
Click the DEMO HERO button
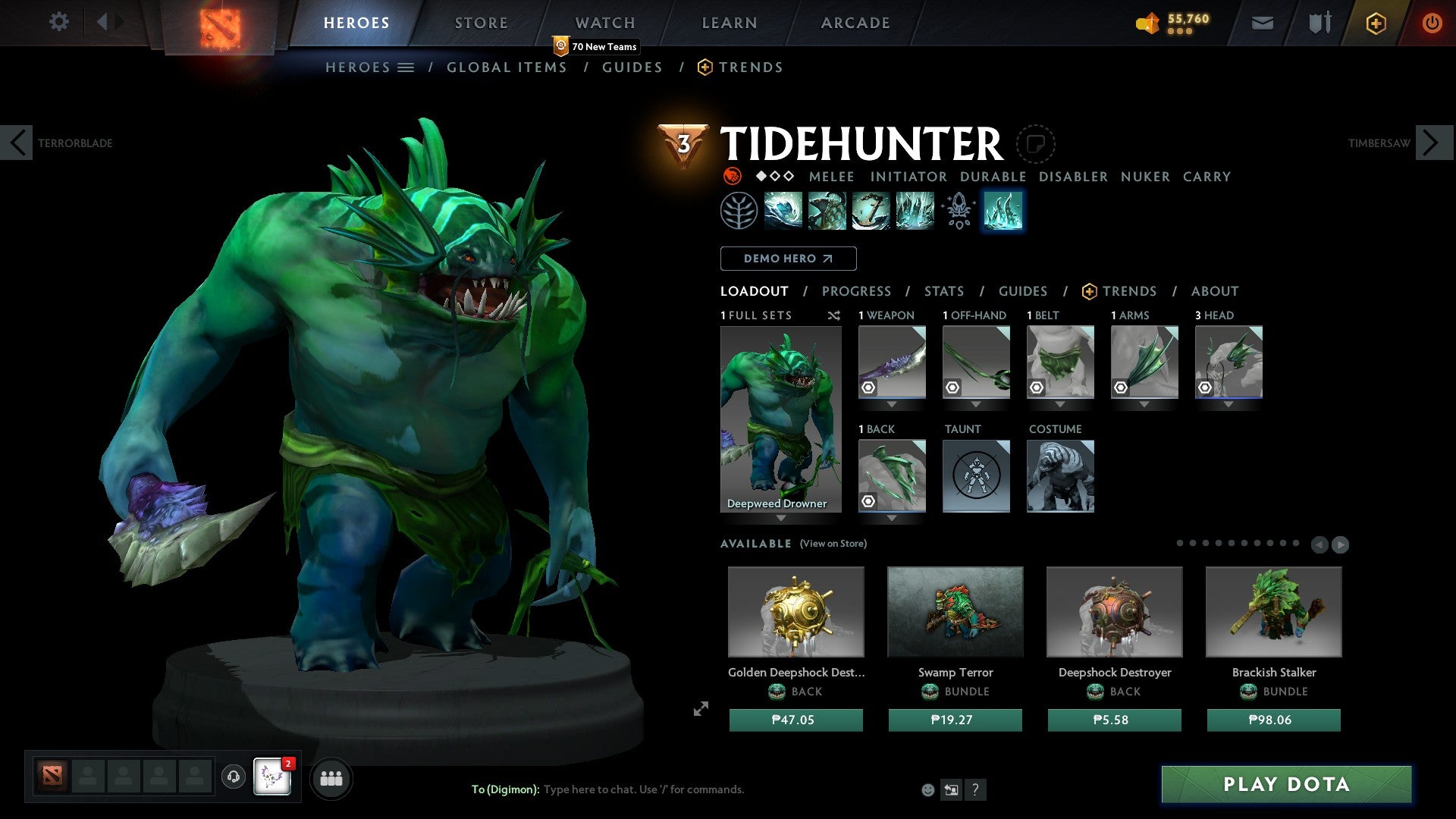(x=788, y=258)
